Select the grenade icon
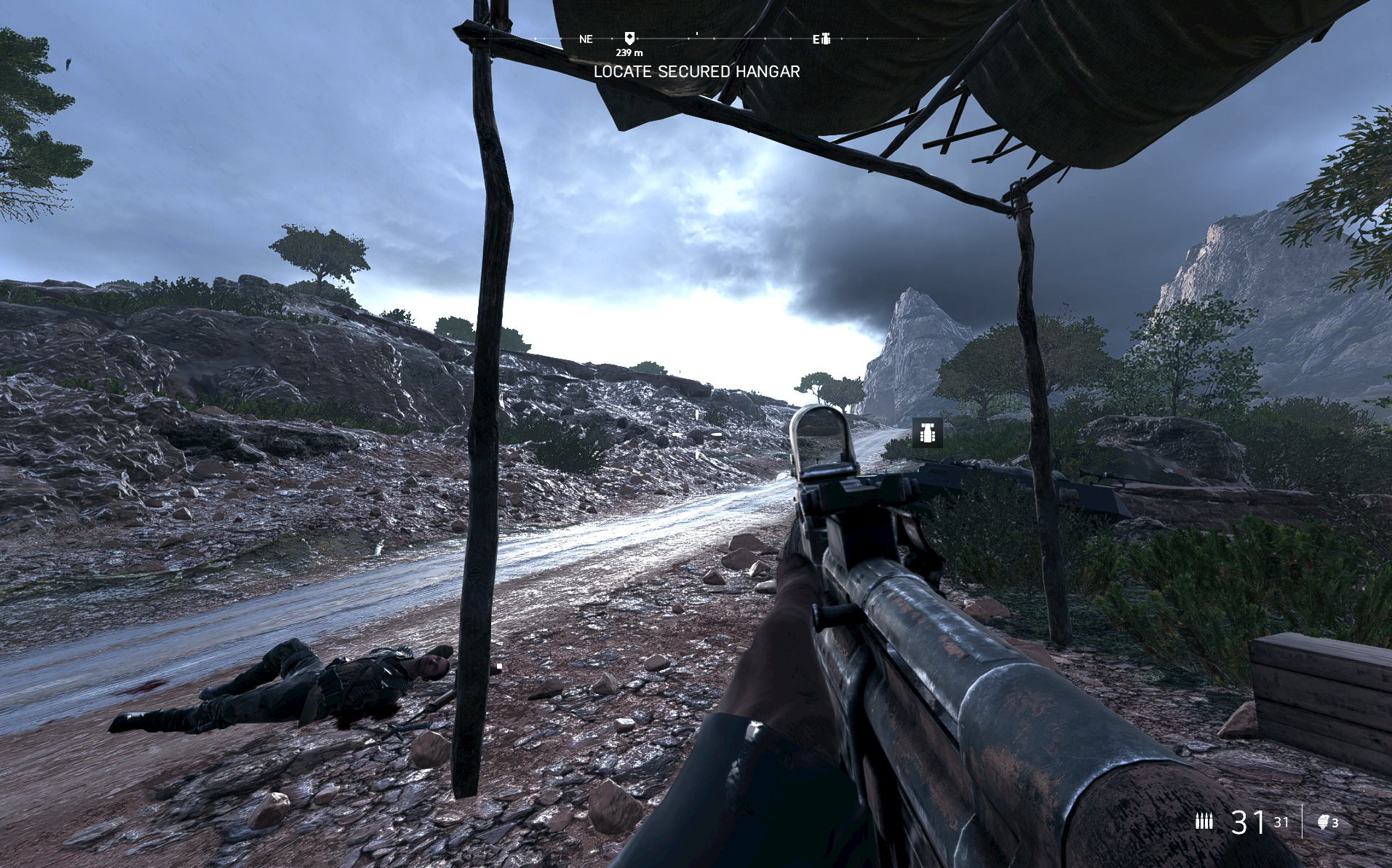This screenshot has height=868, width=1392. click(1324, 822)
